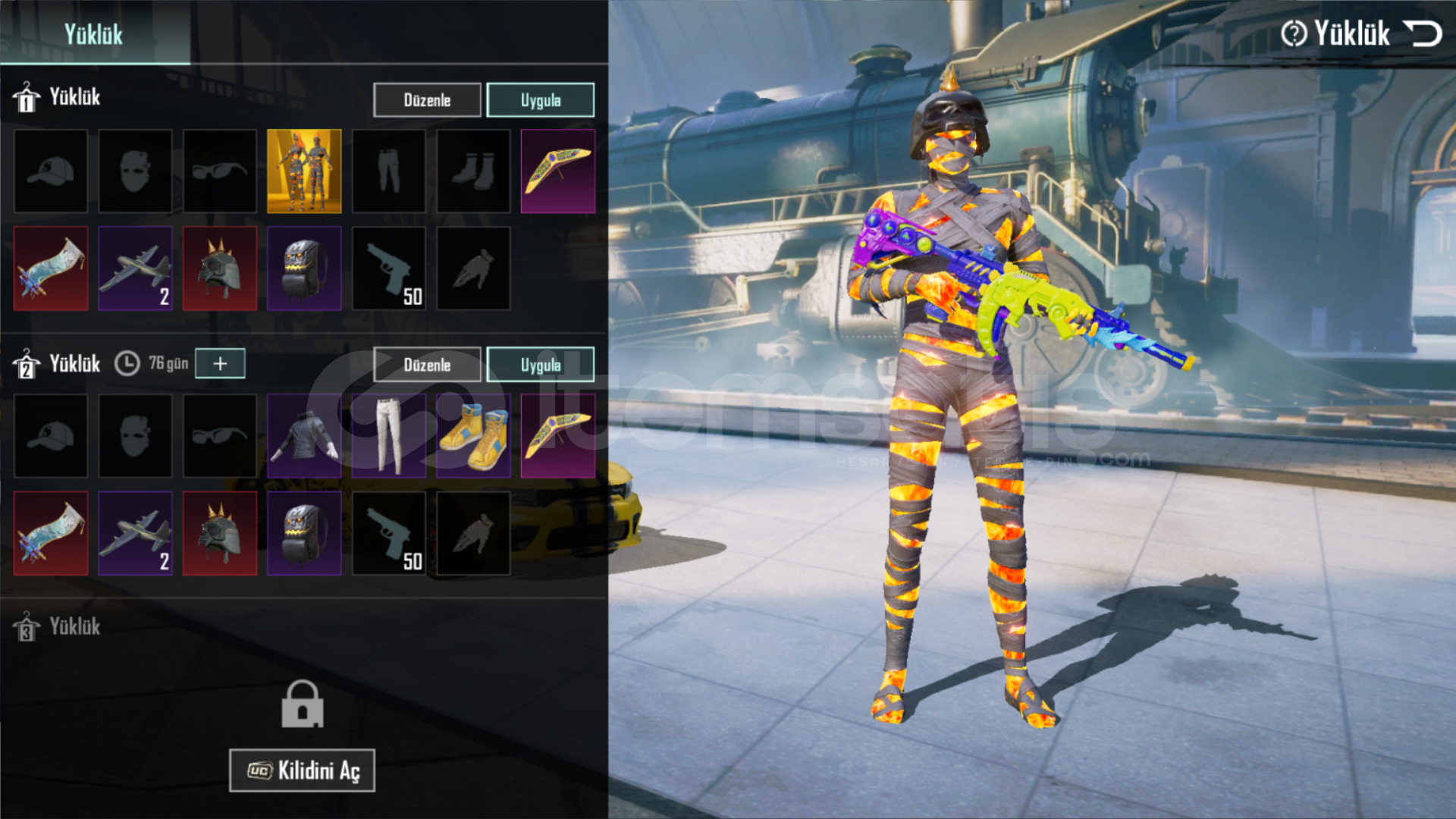Apply loadout 1 with Uygula

click(540, 100)
